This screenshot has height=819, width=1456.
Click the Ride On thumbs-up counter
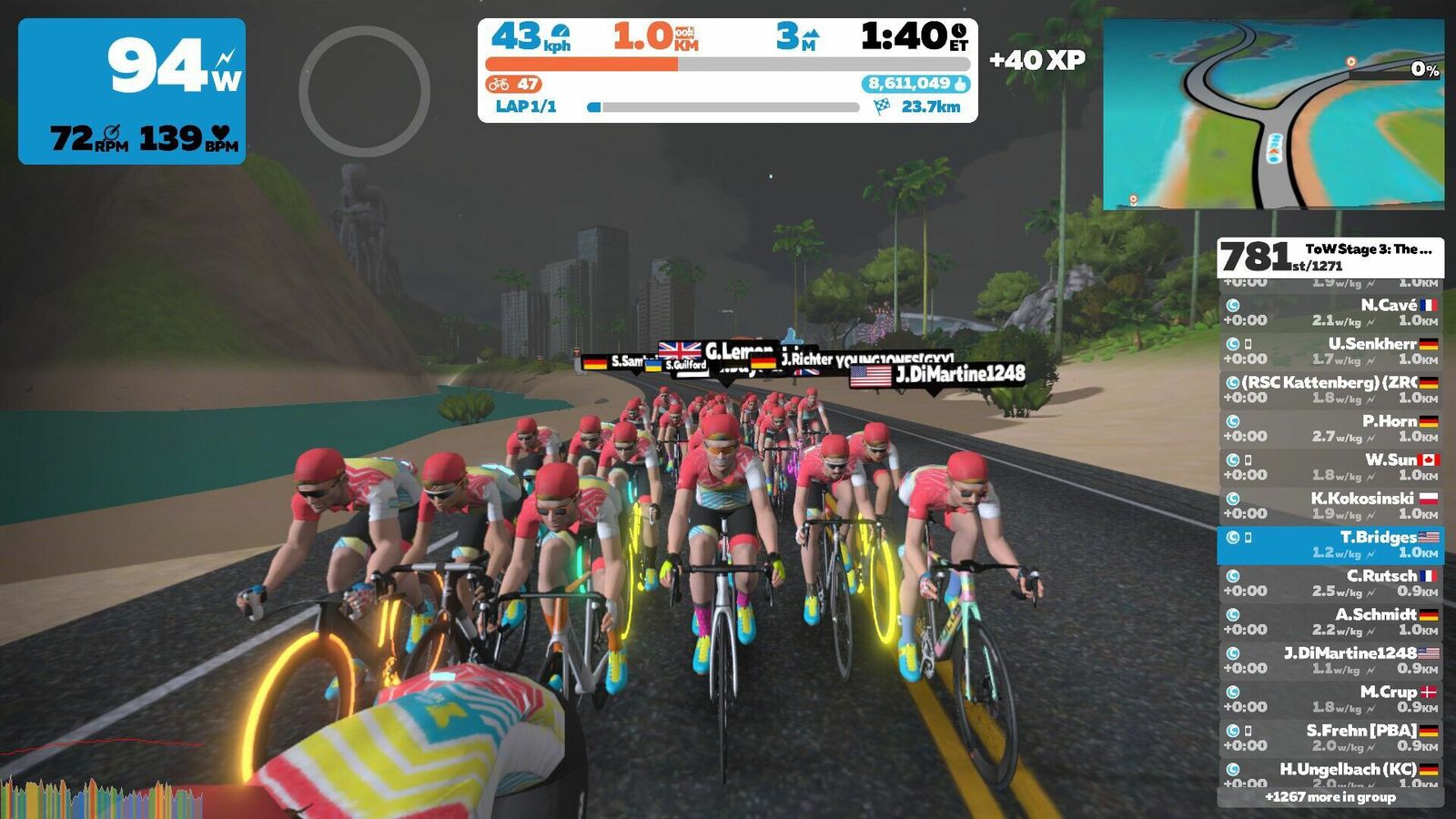(x=915, y=84)
